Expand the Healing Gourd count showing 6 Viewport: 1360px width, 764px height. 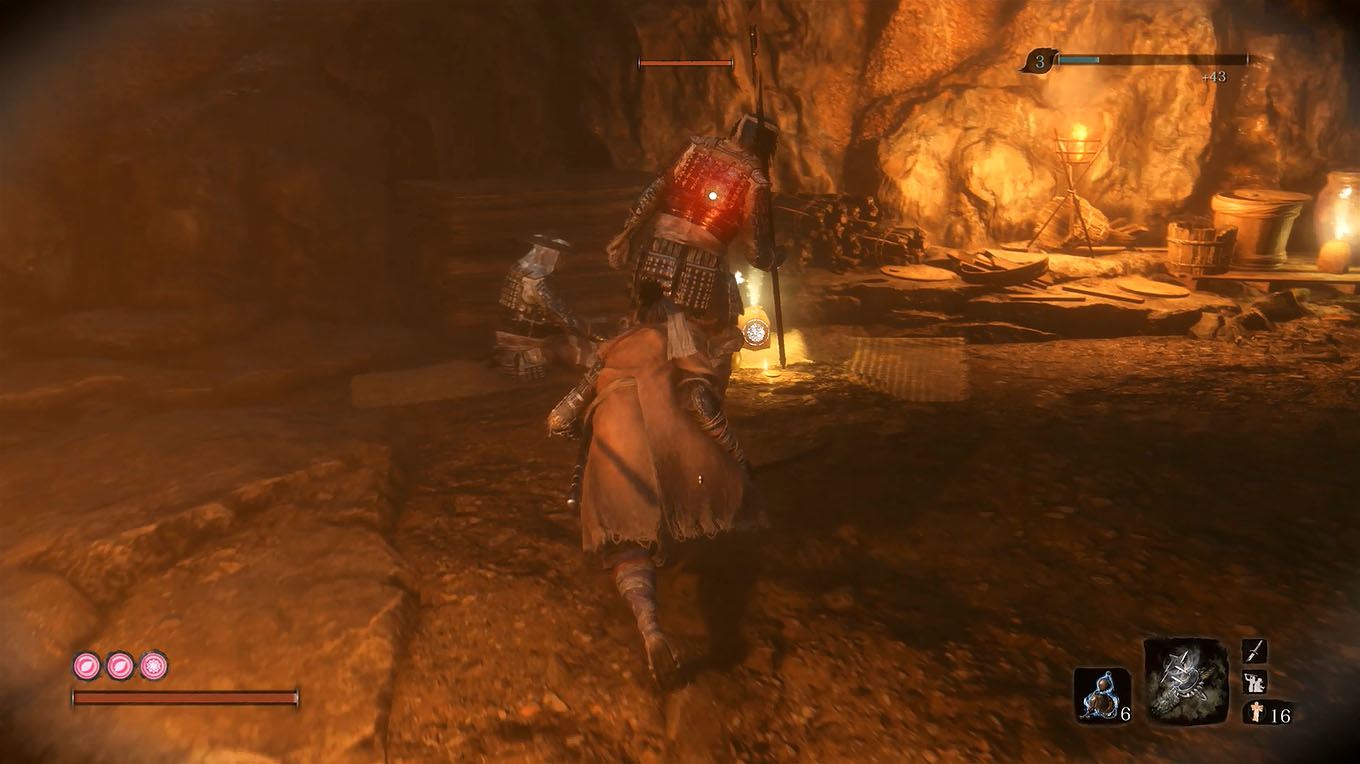tap(1124, 716)
